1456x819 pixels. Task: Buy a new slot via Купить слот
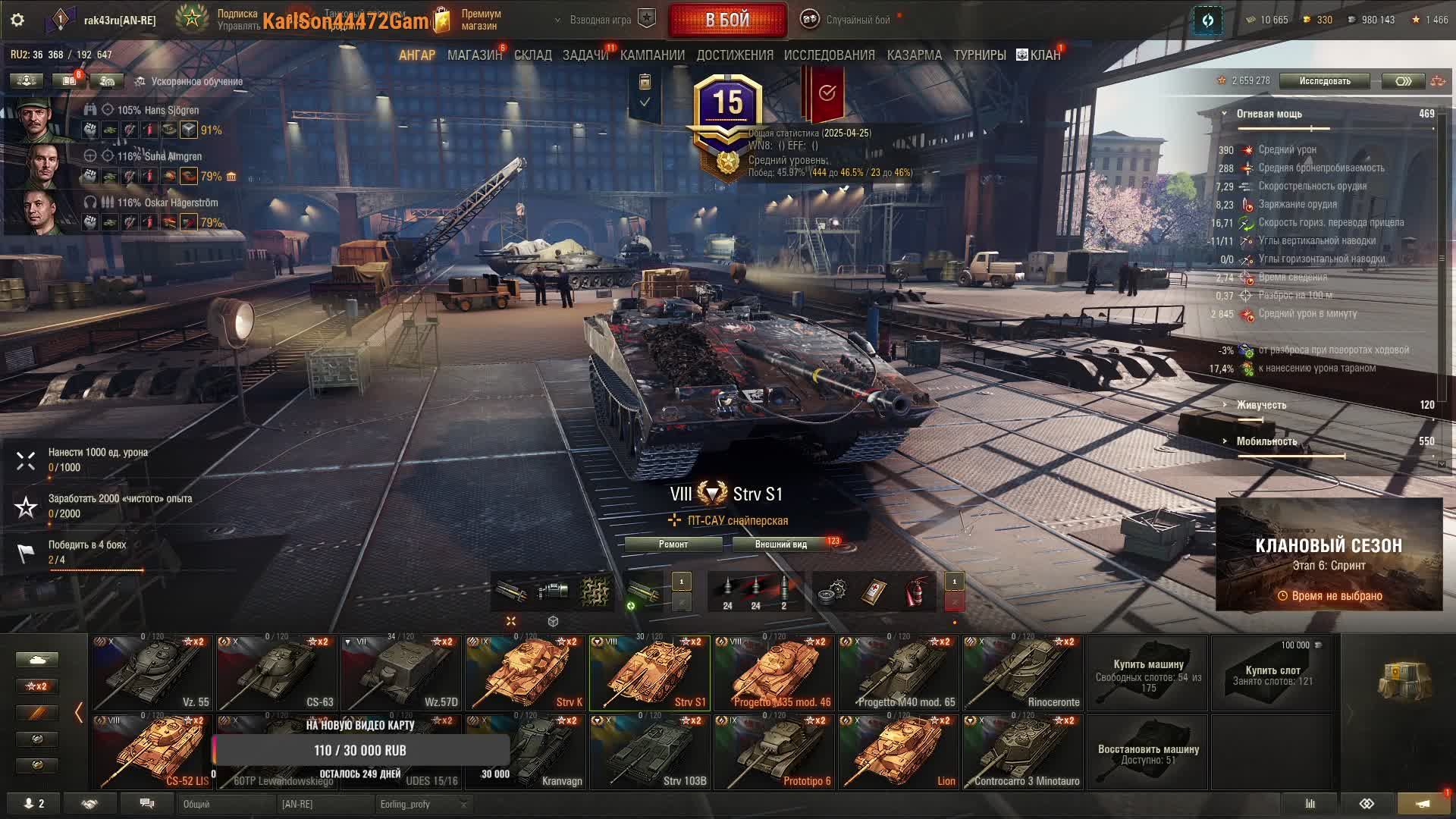point(1272,673)
